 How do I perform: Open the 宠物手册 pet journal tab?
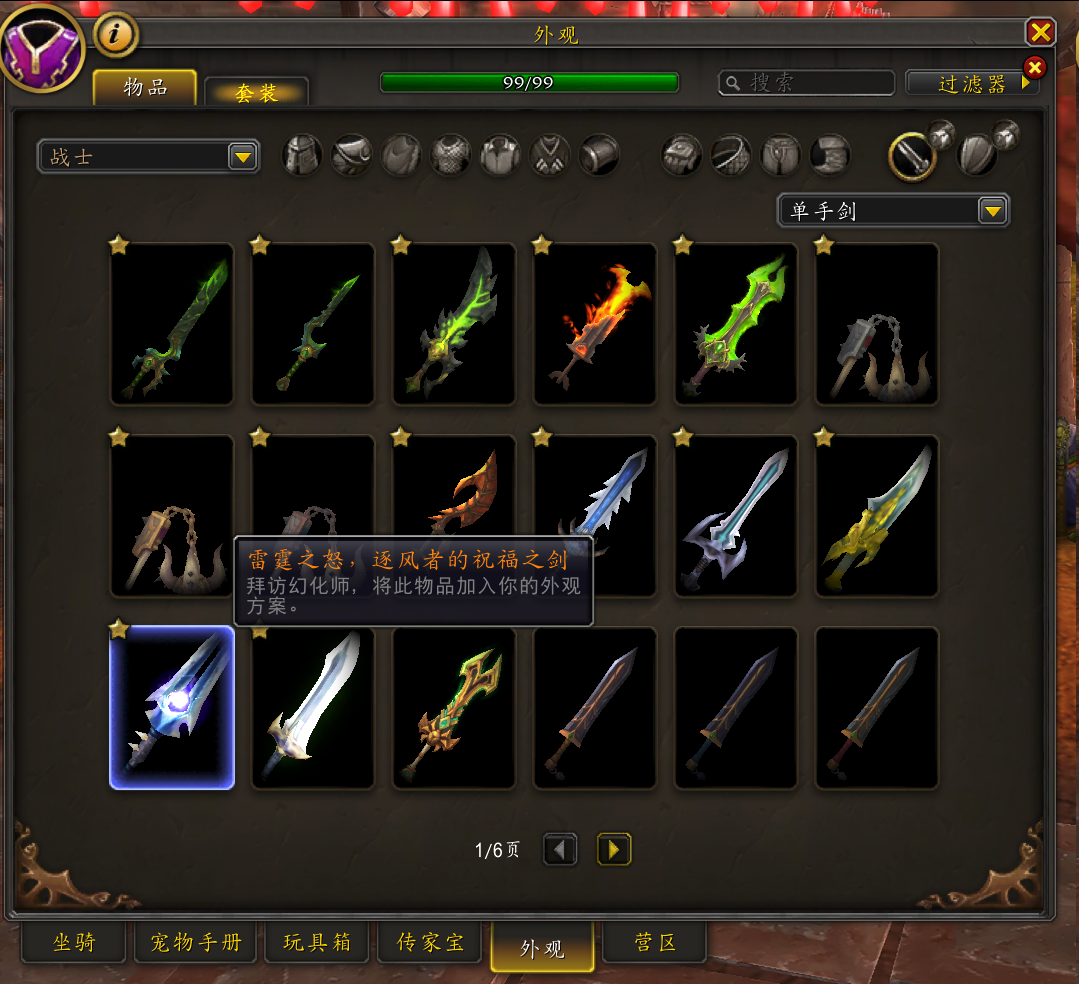(196, 942)
